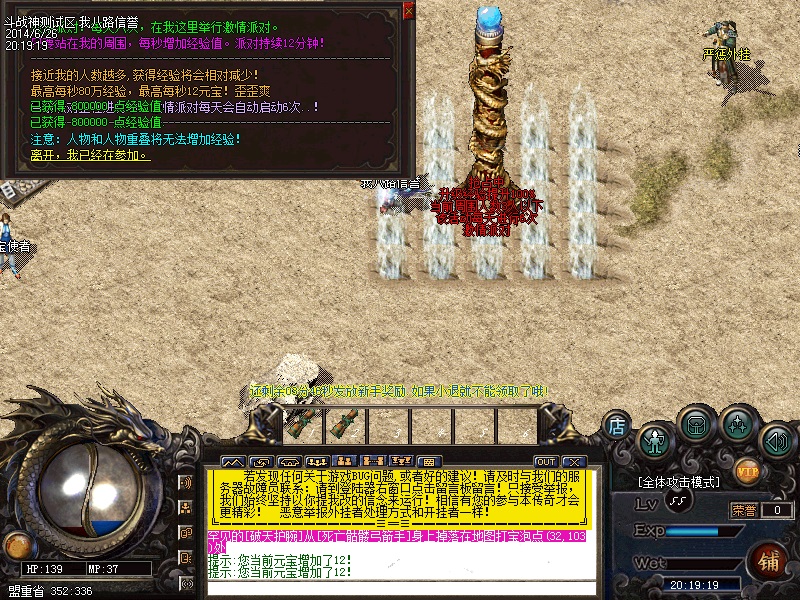Click the OUT button above chat
This screenshot has width=800, height=600.
click(545, 461)
